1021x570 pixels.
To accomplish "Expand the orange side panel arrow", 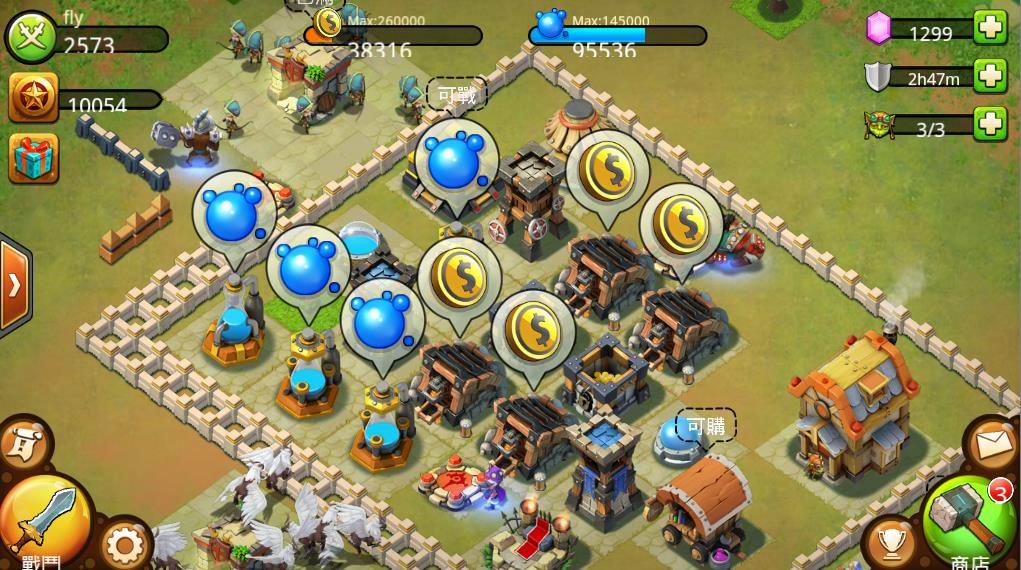I will 14,287.
